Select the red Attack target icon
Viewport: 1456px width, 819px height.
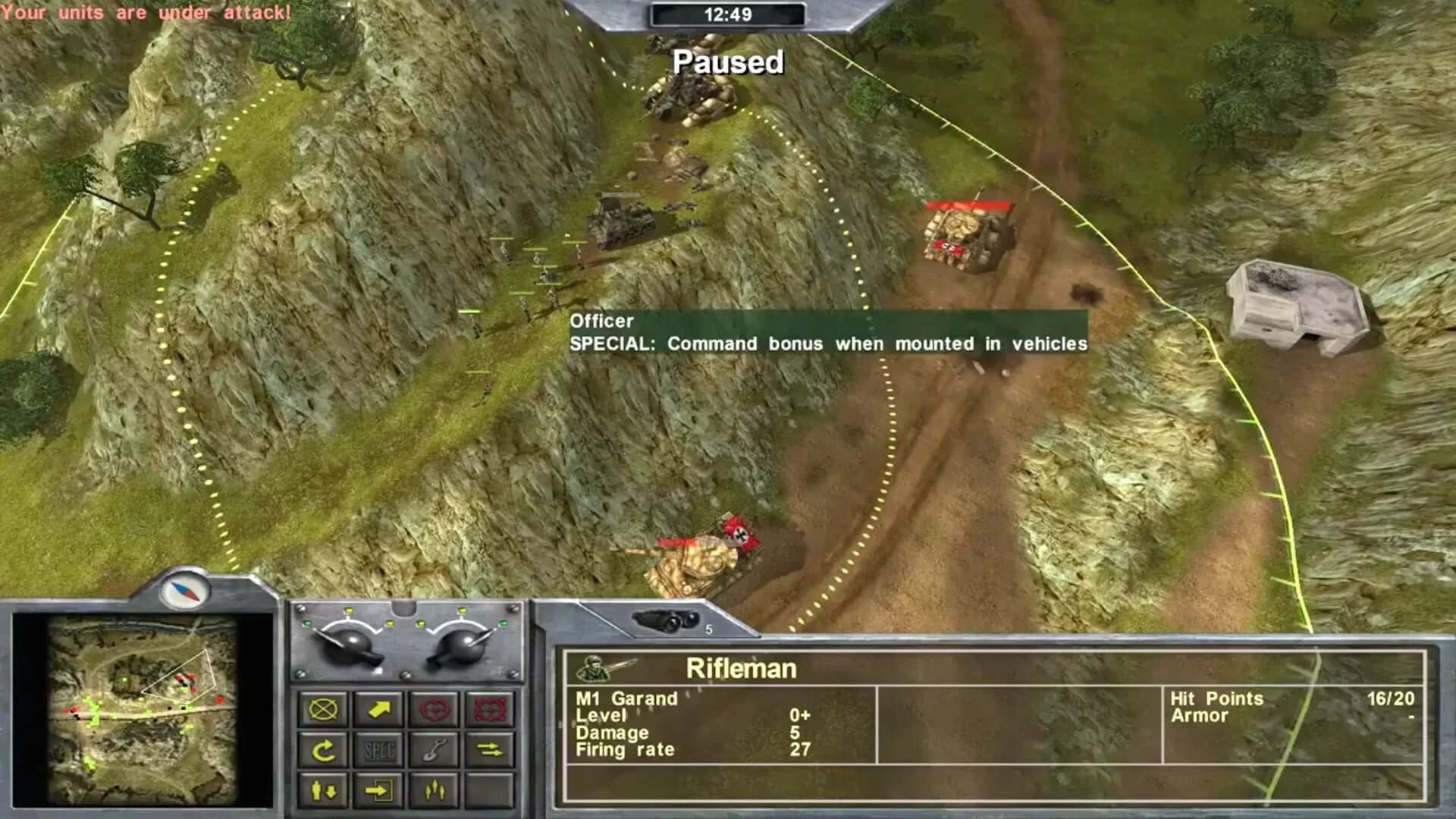point(435,708)
